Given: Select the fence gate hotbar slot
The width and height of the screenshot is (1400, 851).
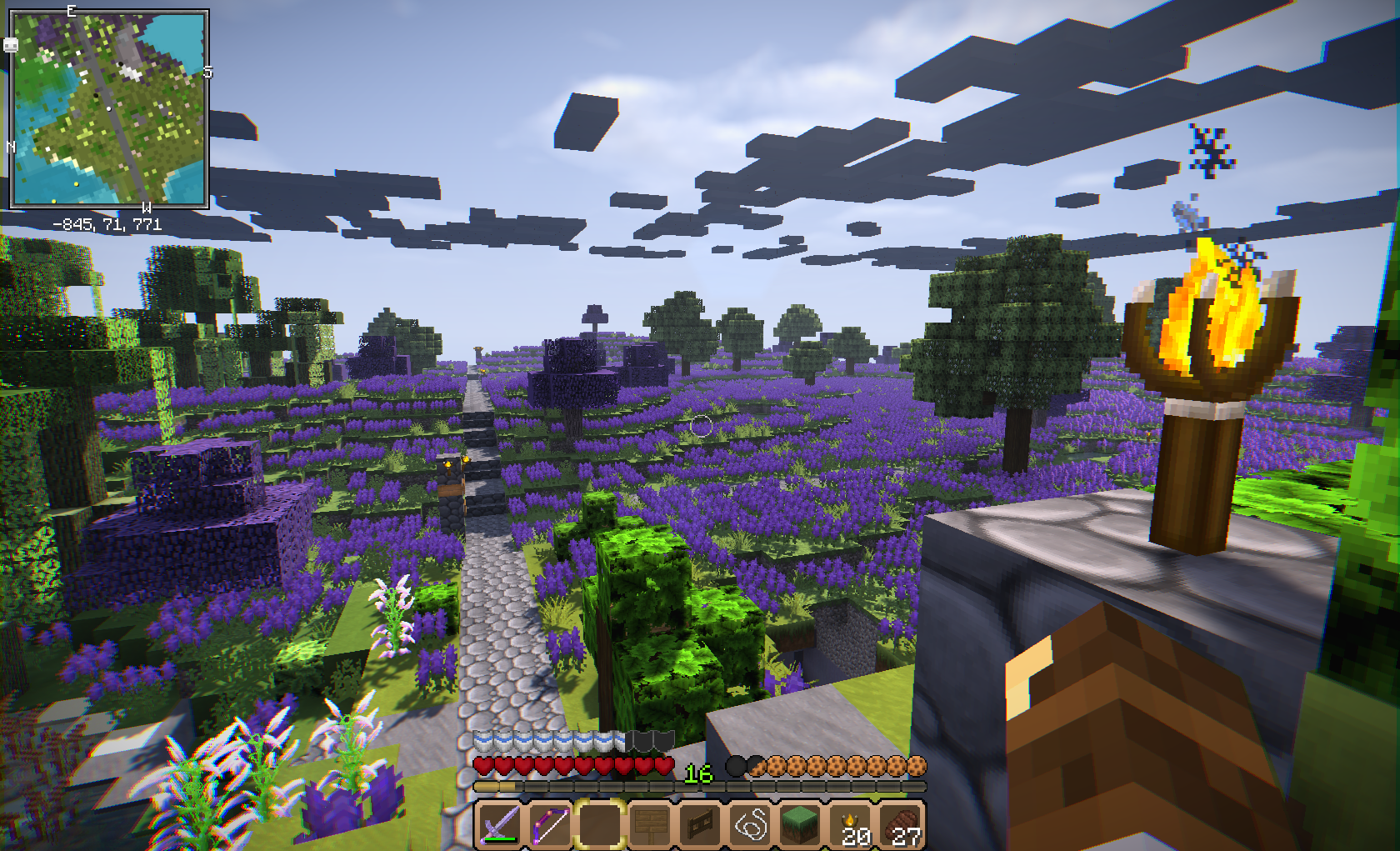Looking at the screenshot, I should coord(700,824).
